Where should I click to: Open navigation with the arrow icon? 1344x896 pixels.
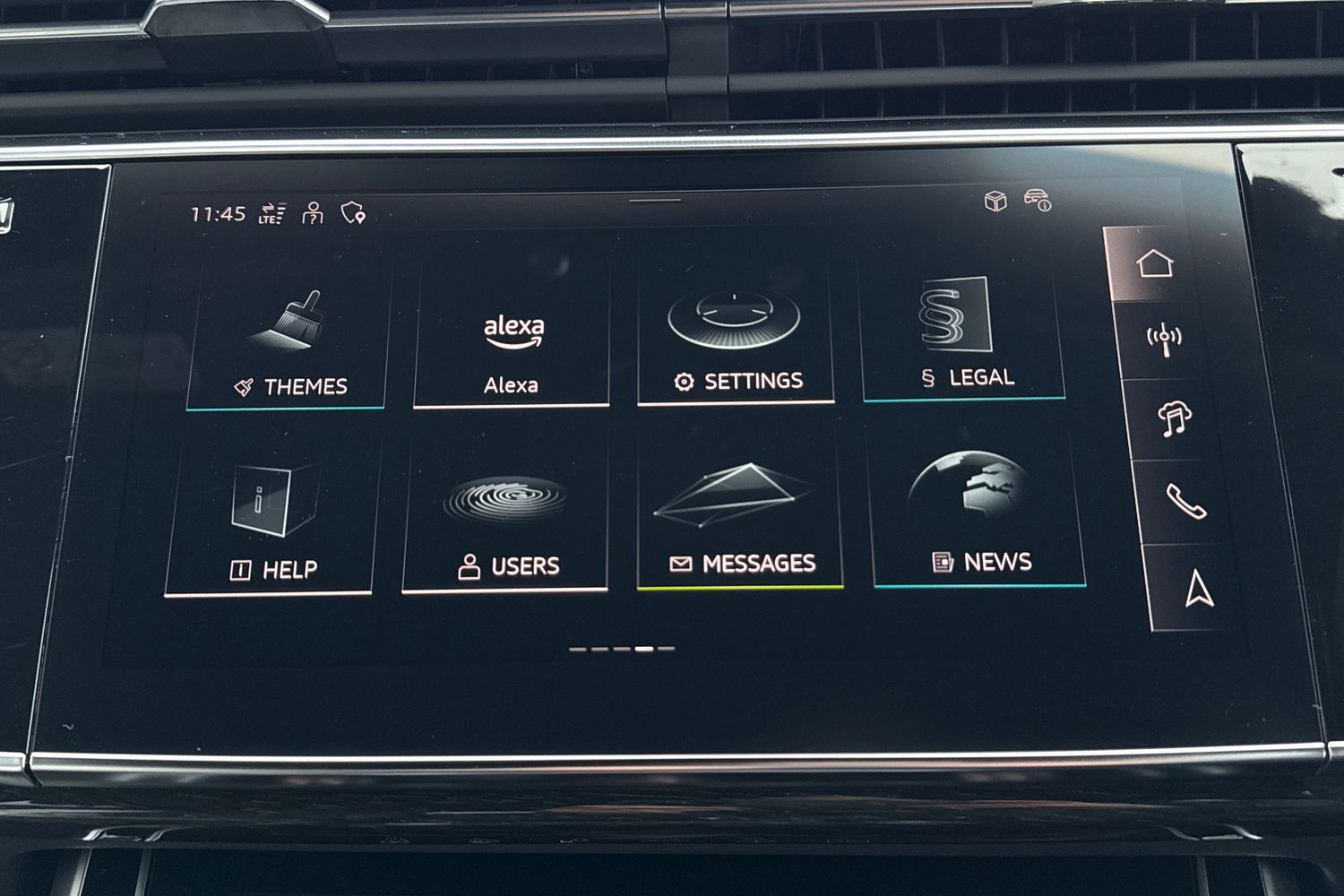coord(1198,589)
